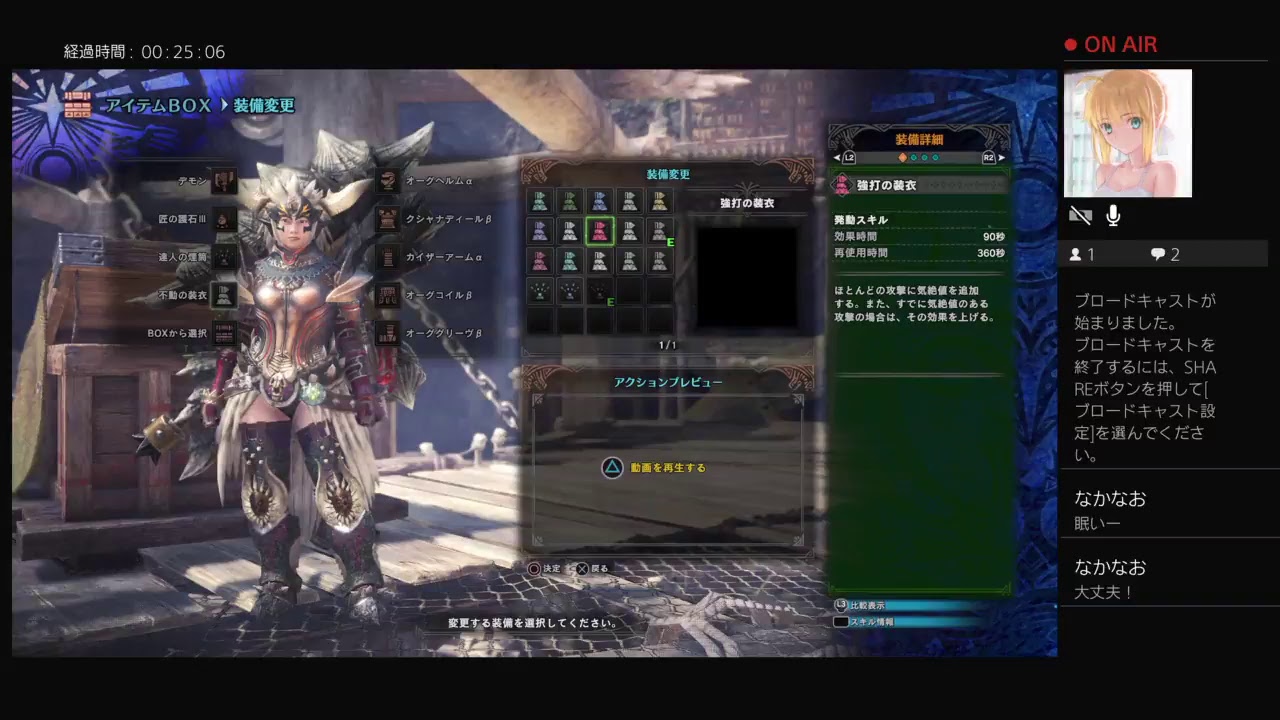Choose the yellow mantle in the grid

click(x=659, y=201)
